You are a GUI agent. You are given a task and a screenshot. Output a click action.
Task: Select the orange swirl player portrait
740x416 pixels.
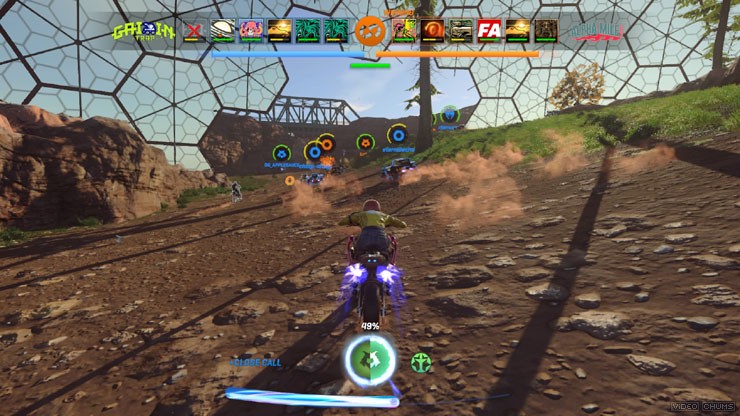point(433,30)
